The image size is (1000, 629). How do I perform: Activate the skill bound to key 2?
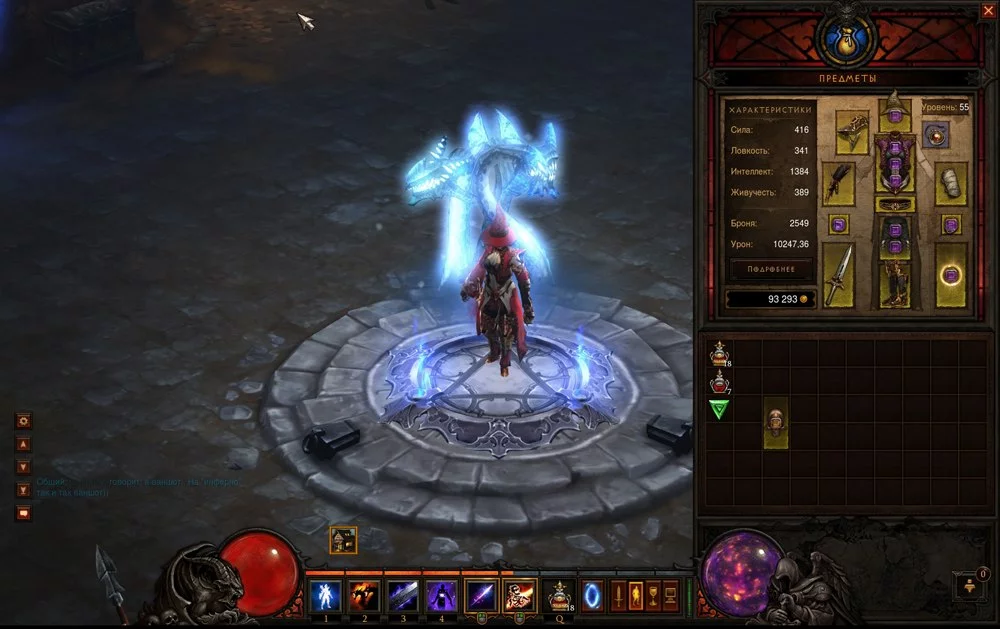[x=363, y=596]
